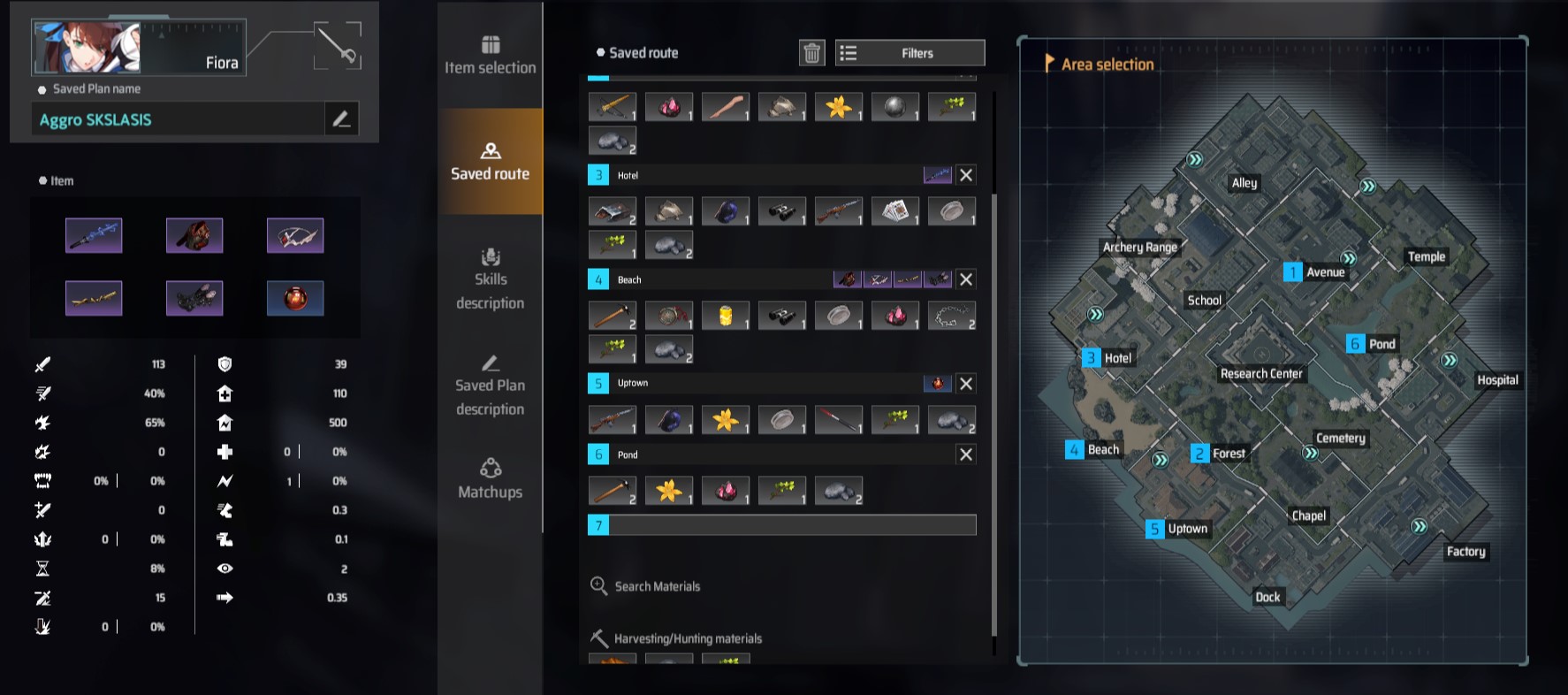
Task: Remove Pond from the route
Action: [966, 454]
